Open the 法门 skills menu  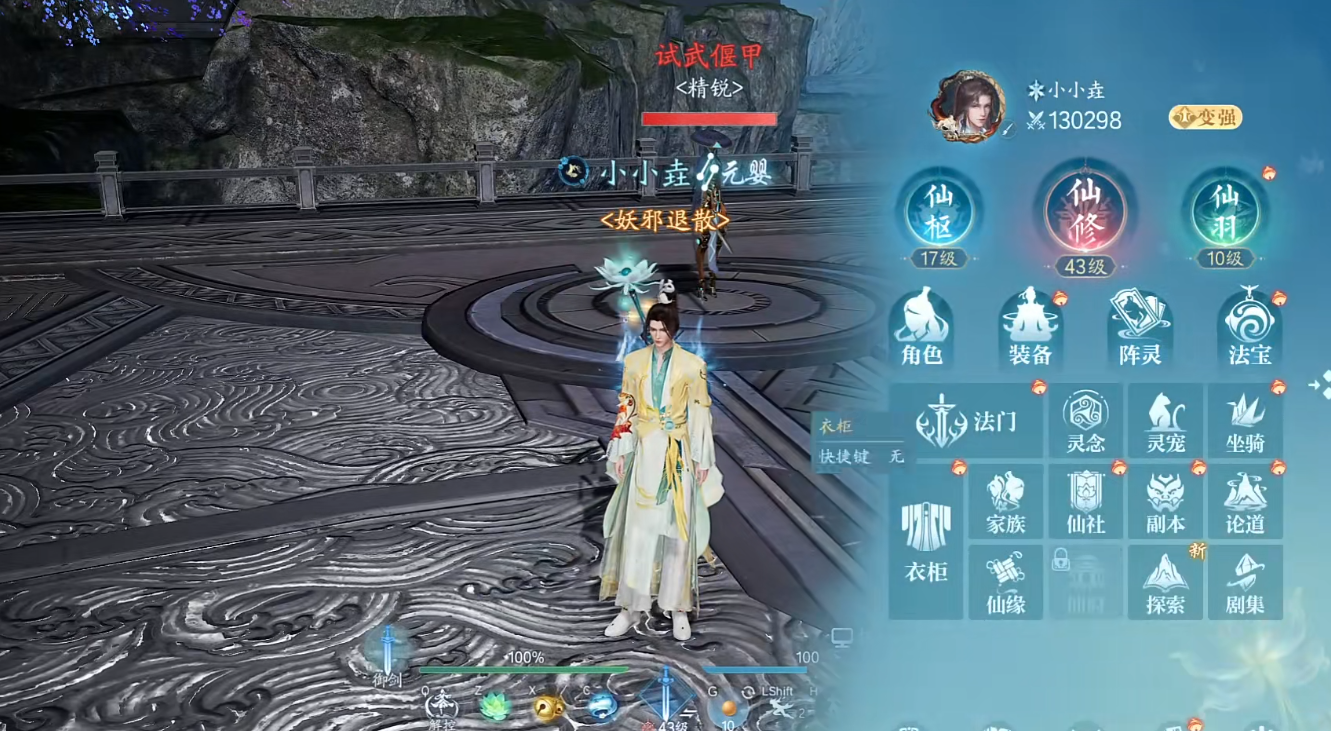click(967, 421)
